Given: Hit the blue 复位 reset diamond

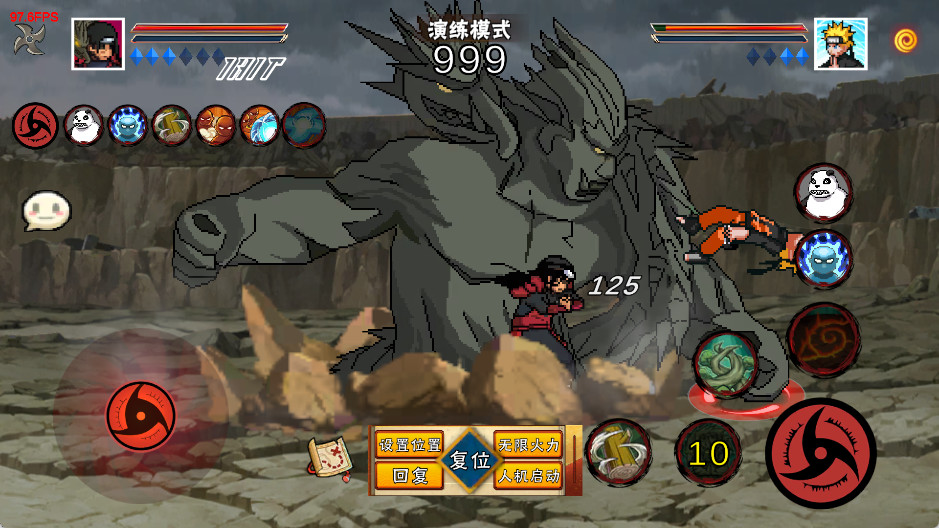Looking at the screenshot, I should (x=468, y=461).
